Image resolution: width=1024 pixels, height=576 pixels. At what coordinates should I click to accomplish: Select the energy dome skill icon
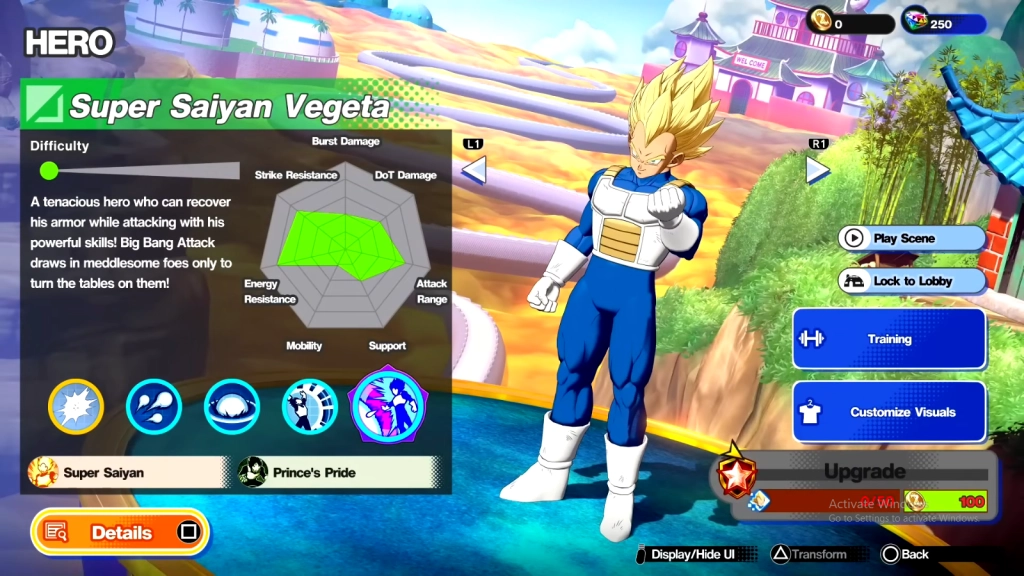232,407
